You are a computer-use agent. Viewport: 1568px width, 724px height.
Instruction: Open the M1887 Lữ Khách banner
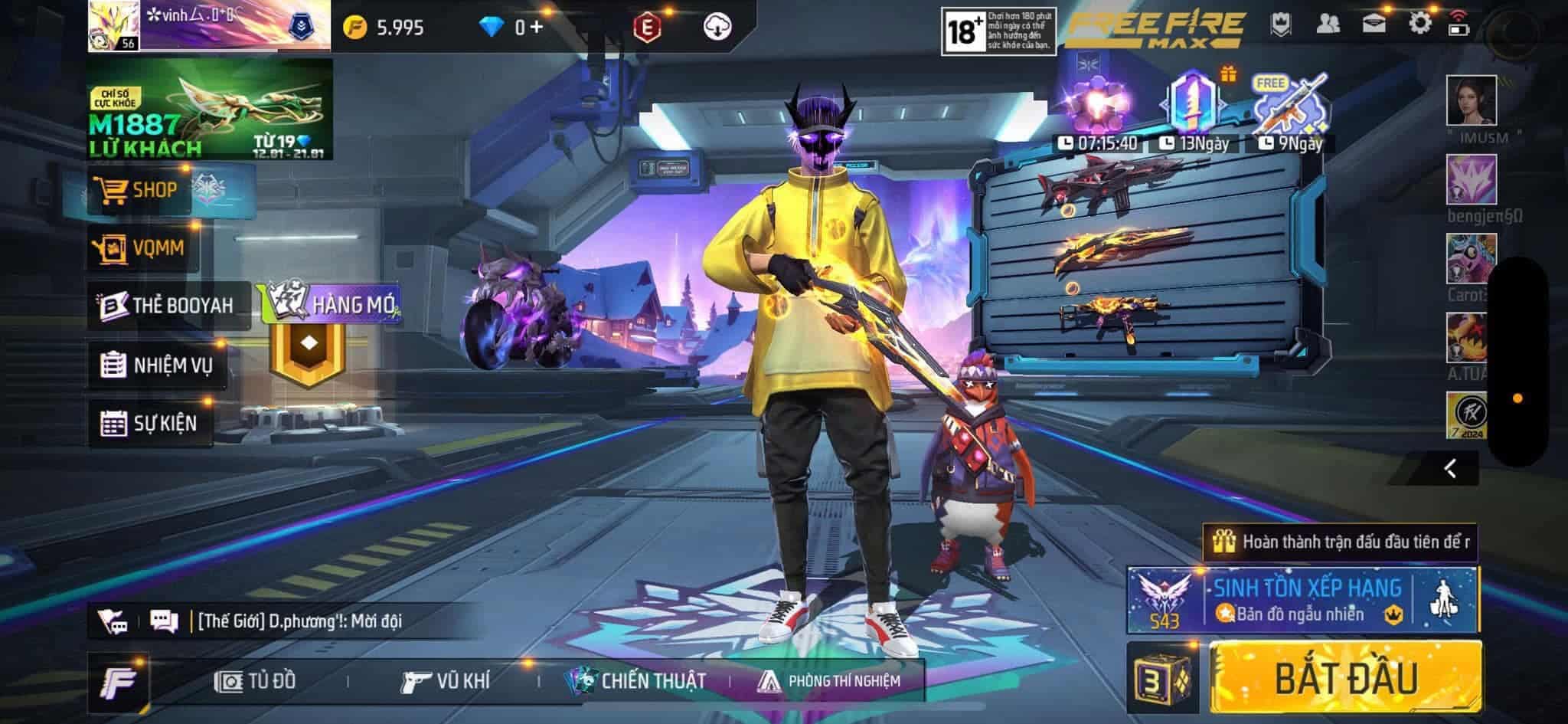(210, 109)
